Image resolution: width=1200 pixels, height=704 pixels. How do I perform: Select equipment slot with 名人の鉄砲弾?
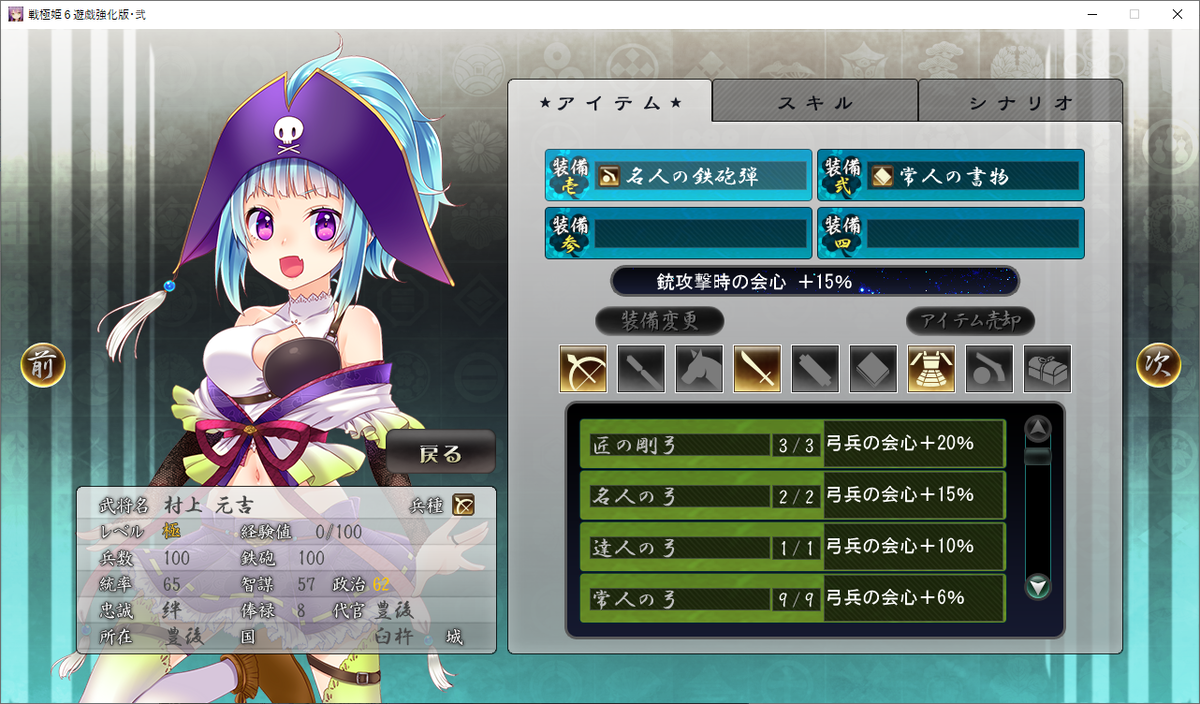[x=678, y=176]
